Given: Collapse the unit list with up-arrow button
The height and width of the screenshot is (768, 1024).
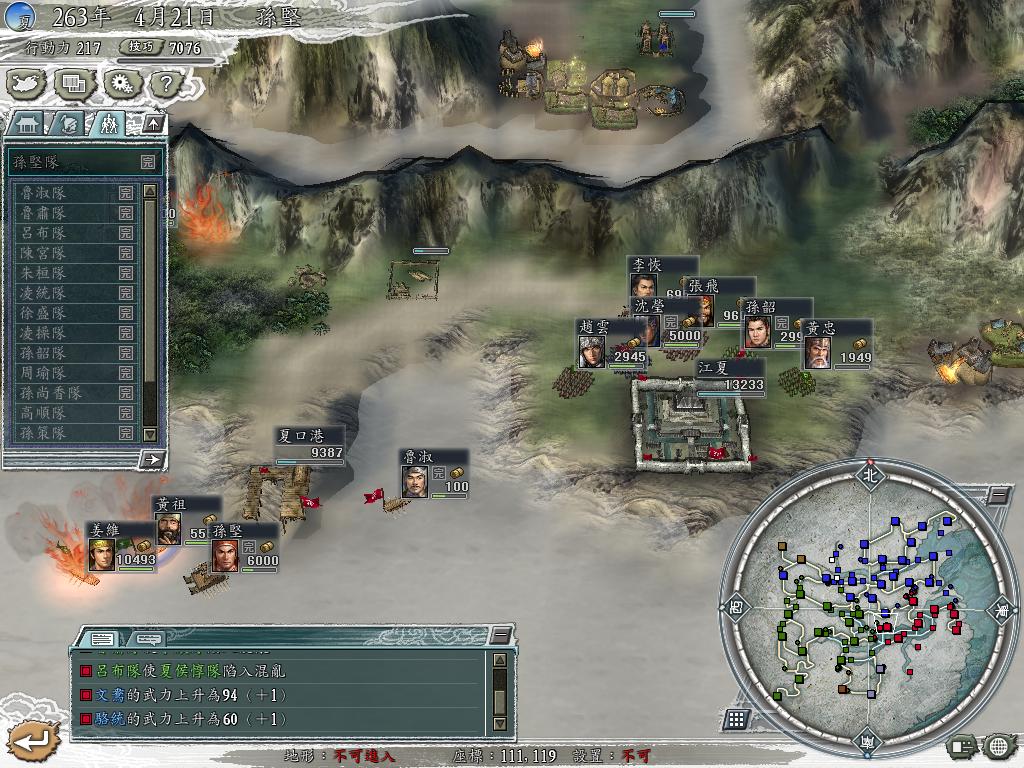Looking at the screenshot, I should point(153,124).
